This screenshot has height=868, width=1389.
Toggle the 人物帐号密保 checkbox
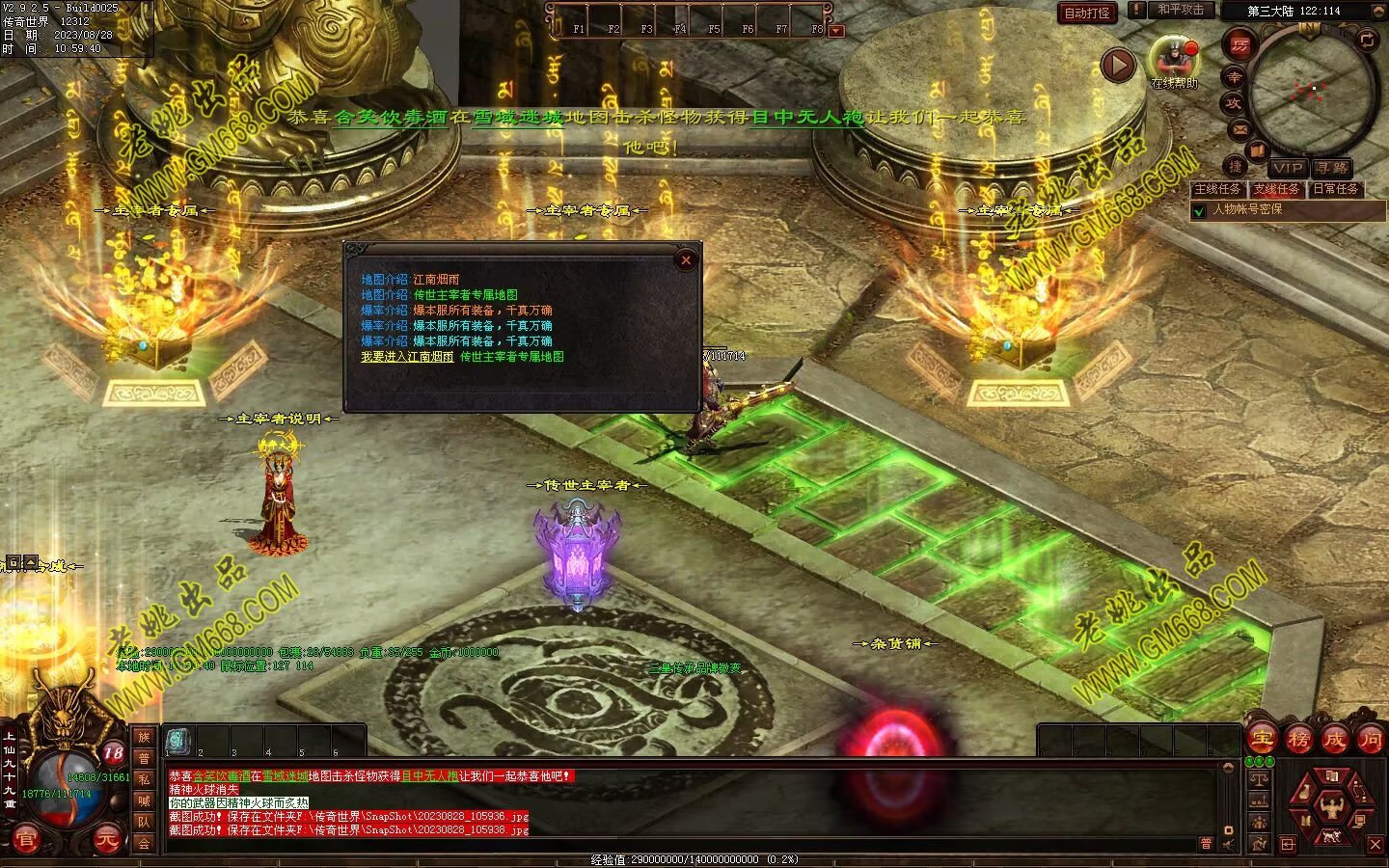pyautogui.click(x=1200, y=210)
